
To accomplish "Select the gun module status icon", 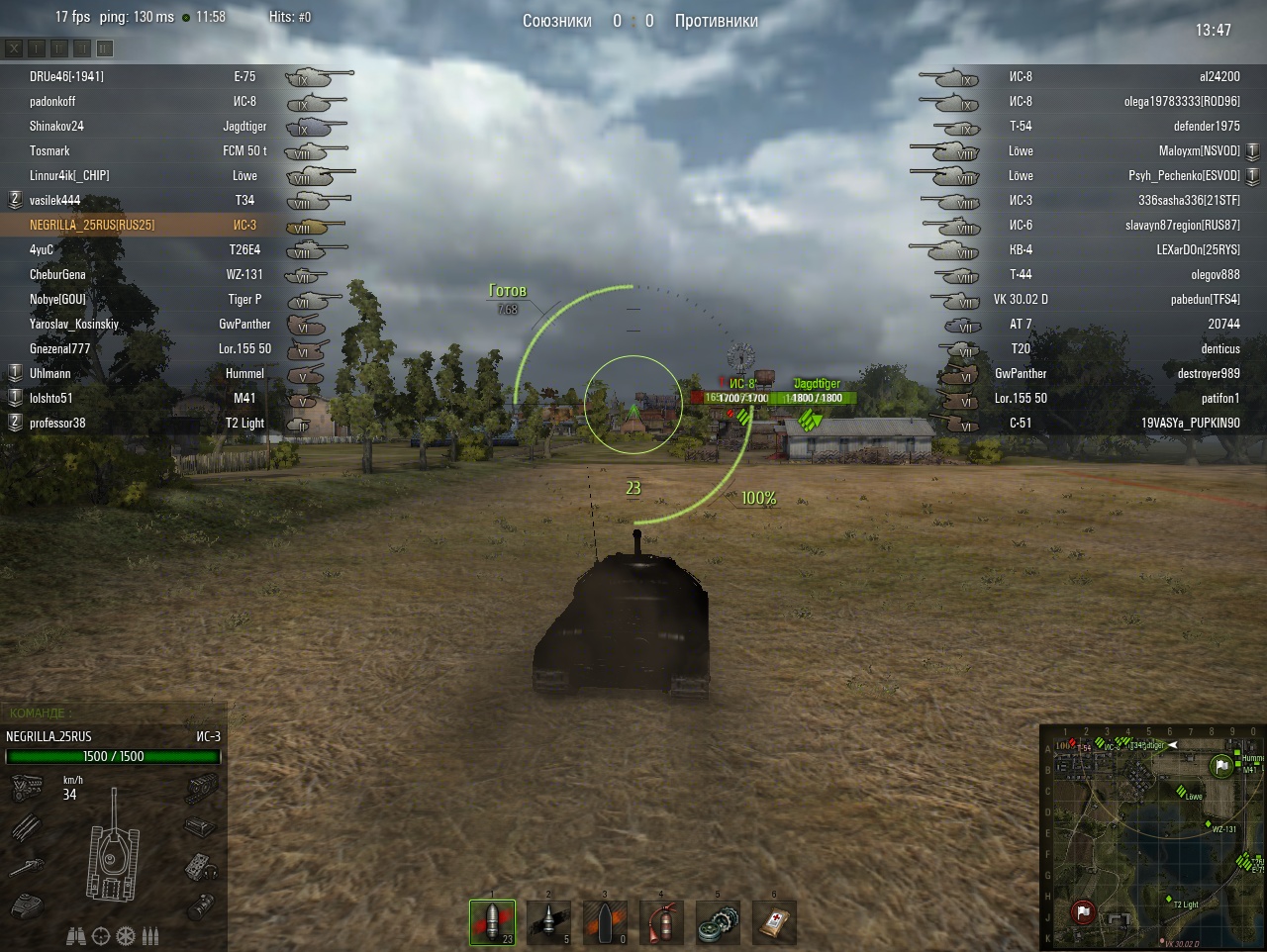I will click(26, 867).
